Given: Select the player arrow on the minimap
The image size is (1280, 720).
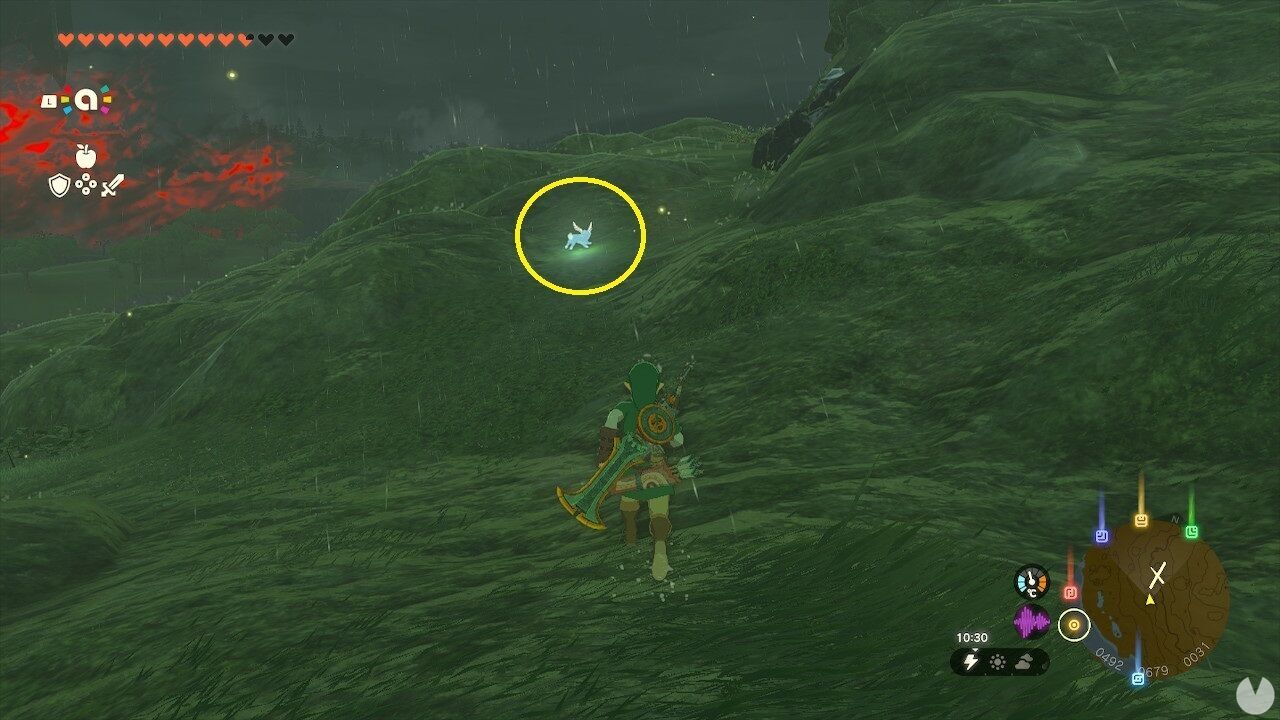Looking at the screenshot, I should coord(1150,599).
